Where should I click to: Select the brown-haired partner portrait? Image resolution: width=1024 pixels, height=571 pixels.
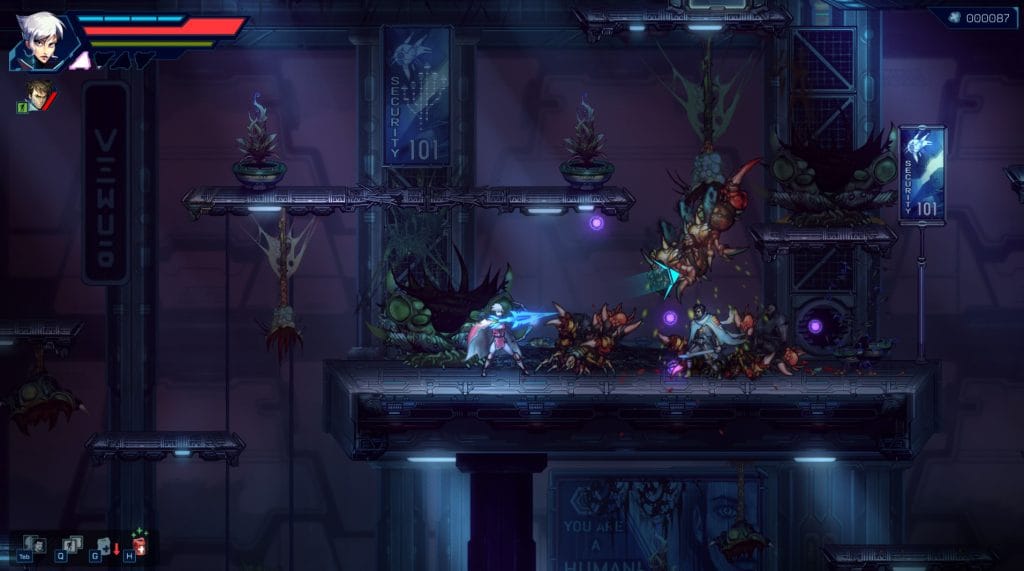(37, 96)
